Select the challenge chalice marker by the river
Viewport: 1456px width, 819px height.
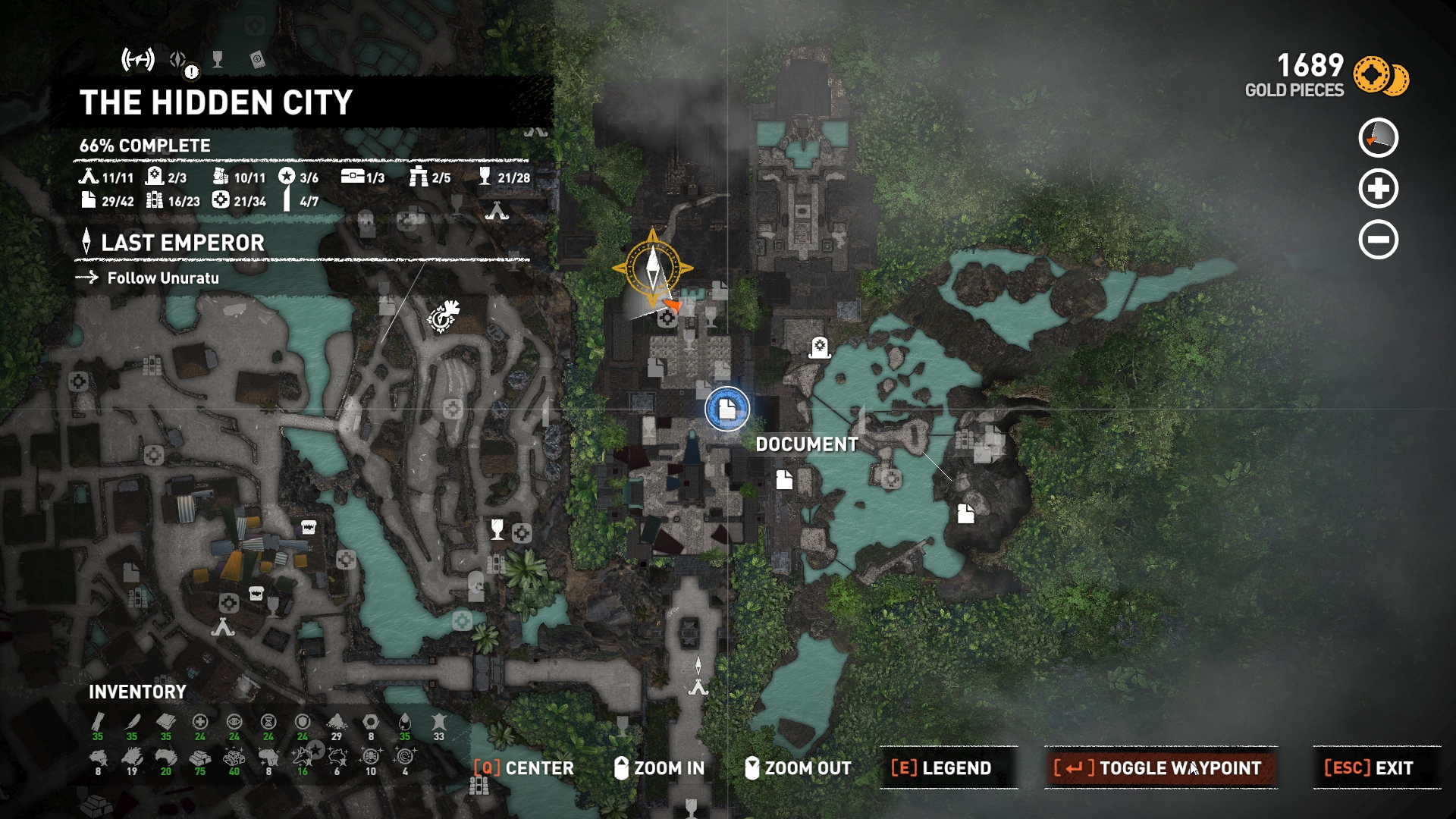[497, 528]
